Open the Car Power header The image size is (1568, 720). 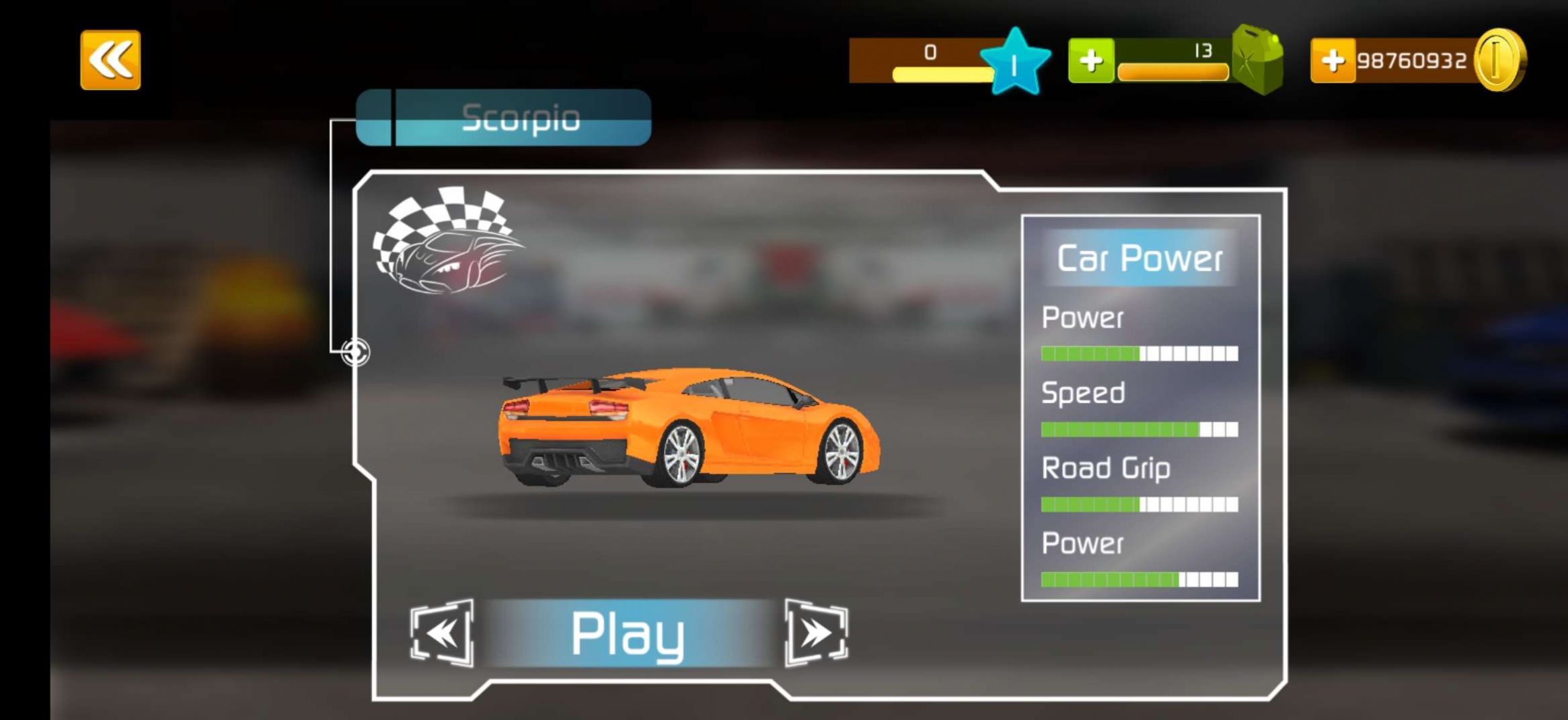pyautogui.click(x=1141, y=259)
